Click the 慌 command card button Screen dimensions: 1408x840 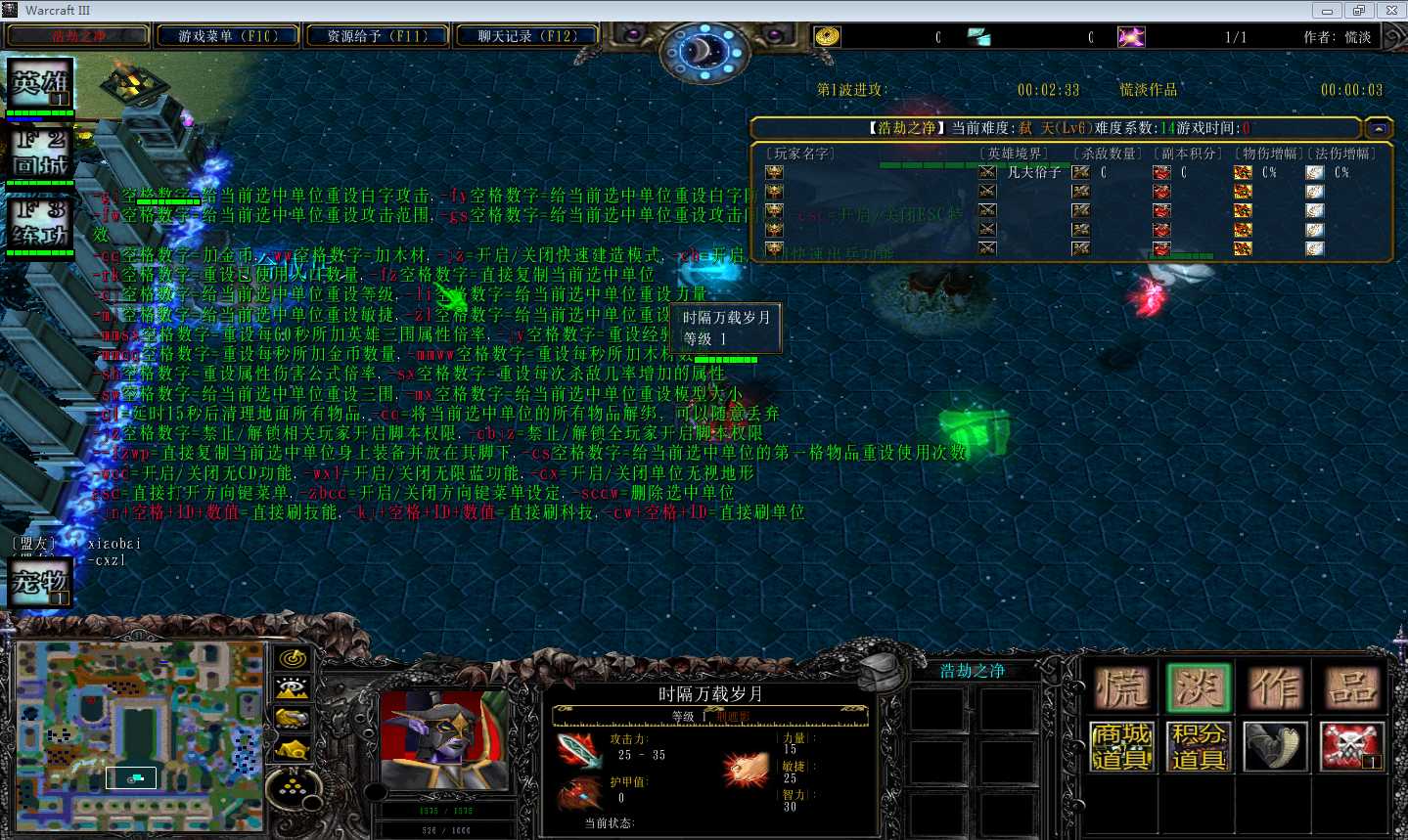click(1121, 688)
